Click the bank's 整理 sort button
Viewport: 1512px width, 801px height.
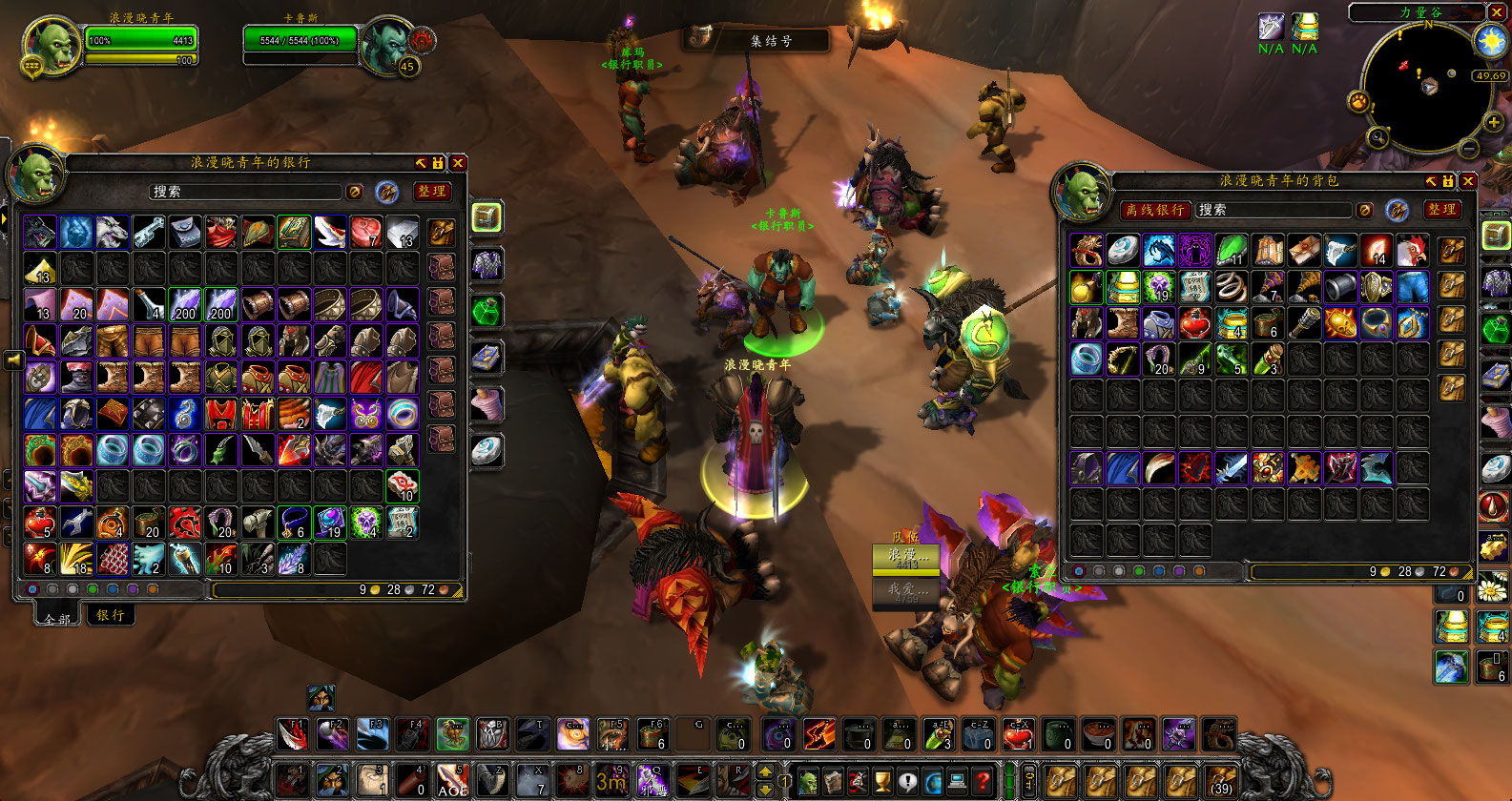432,192
